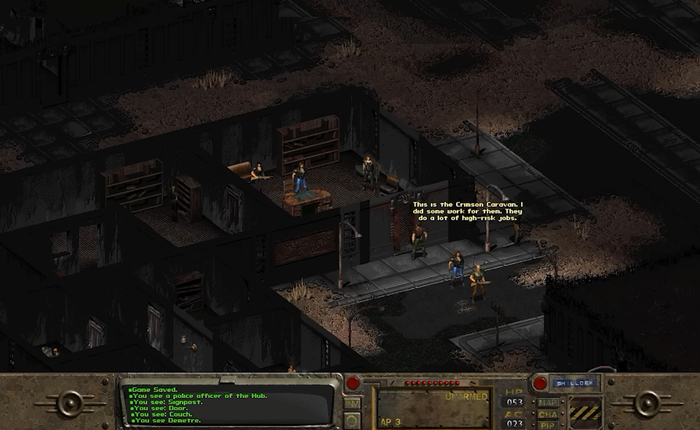The width and height of the screenshot is (700, 430).
Task: Open inventory with the INV button
Action: [352, 403]
